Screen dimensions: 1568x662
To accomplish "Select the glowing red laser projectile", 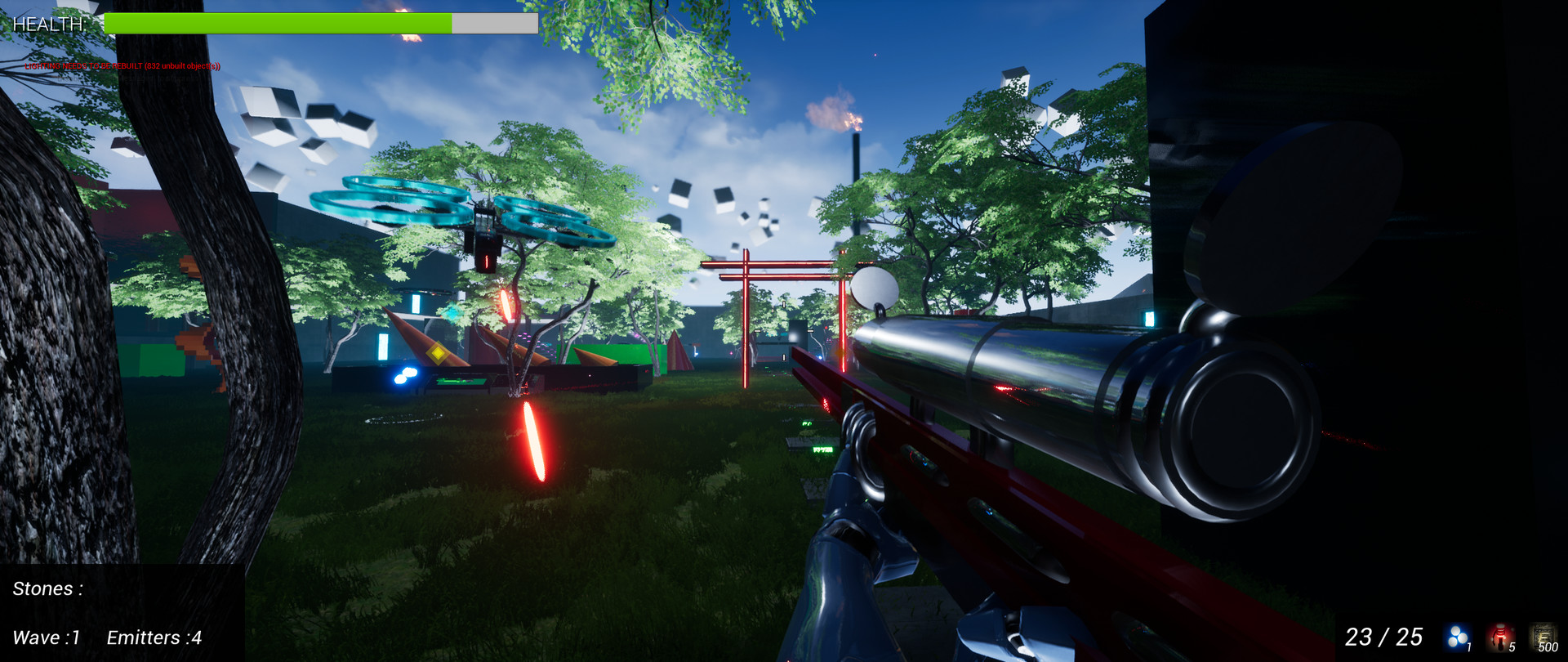I will click(x=535, y=441).
